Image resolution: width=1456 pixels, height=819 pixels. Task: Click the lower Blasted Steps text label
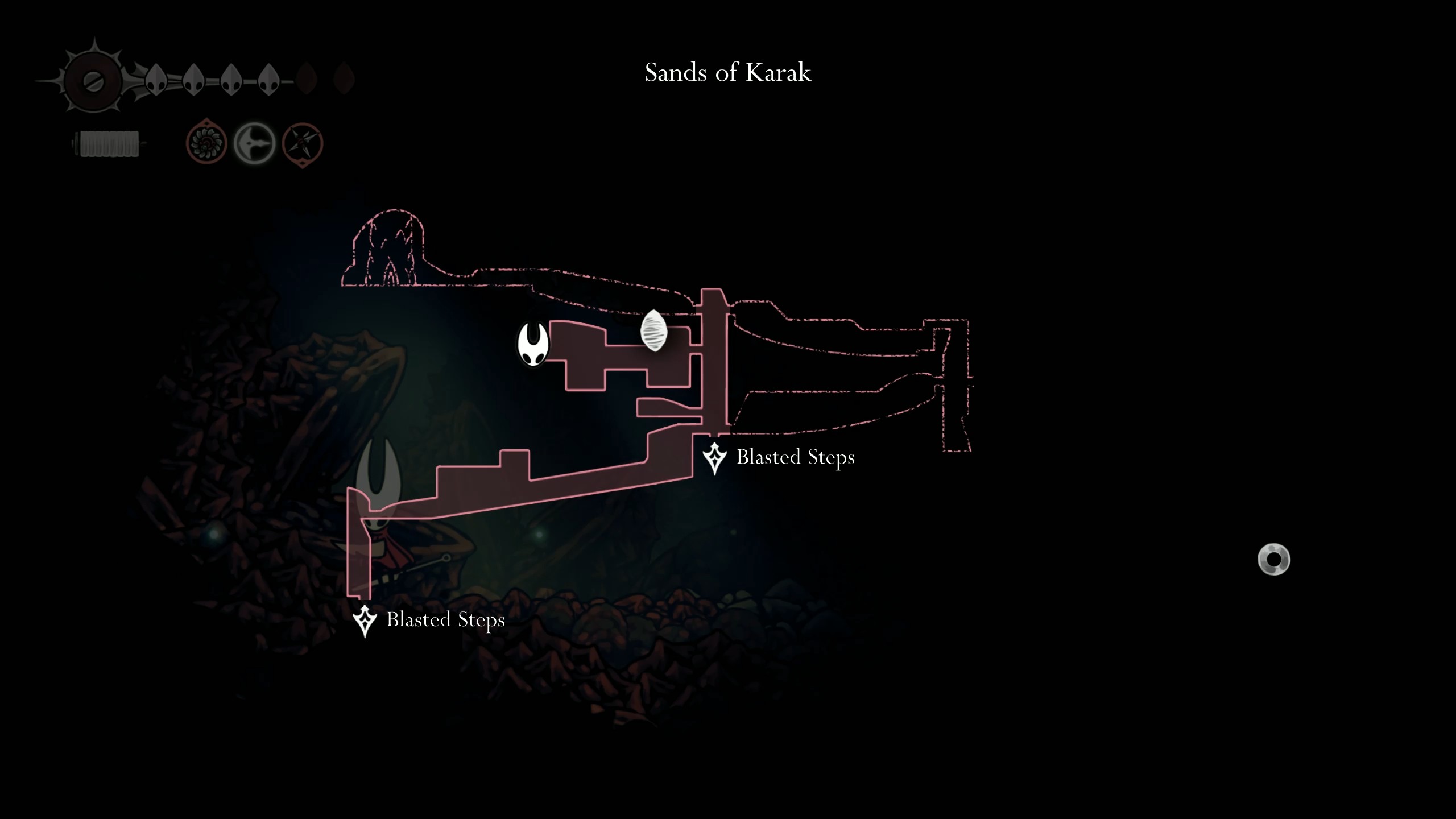click(445, 621)
